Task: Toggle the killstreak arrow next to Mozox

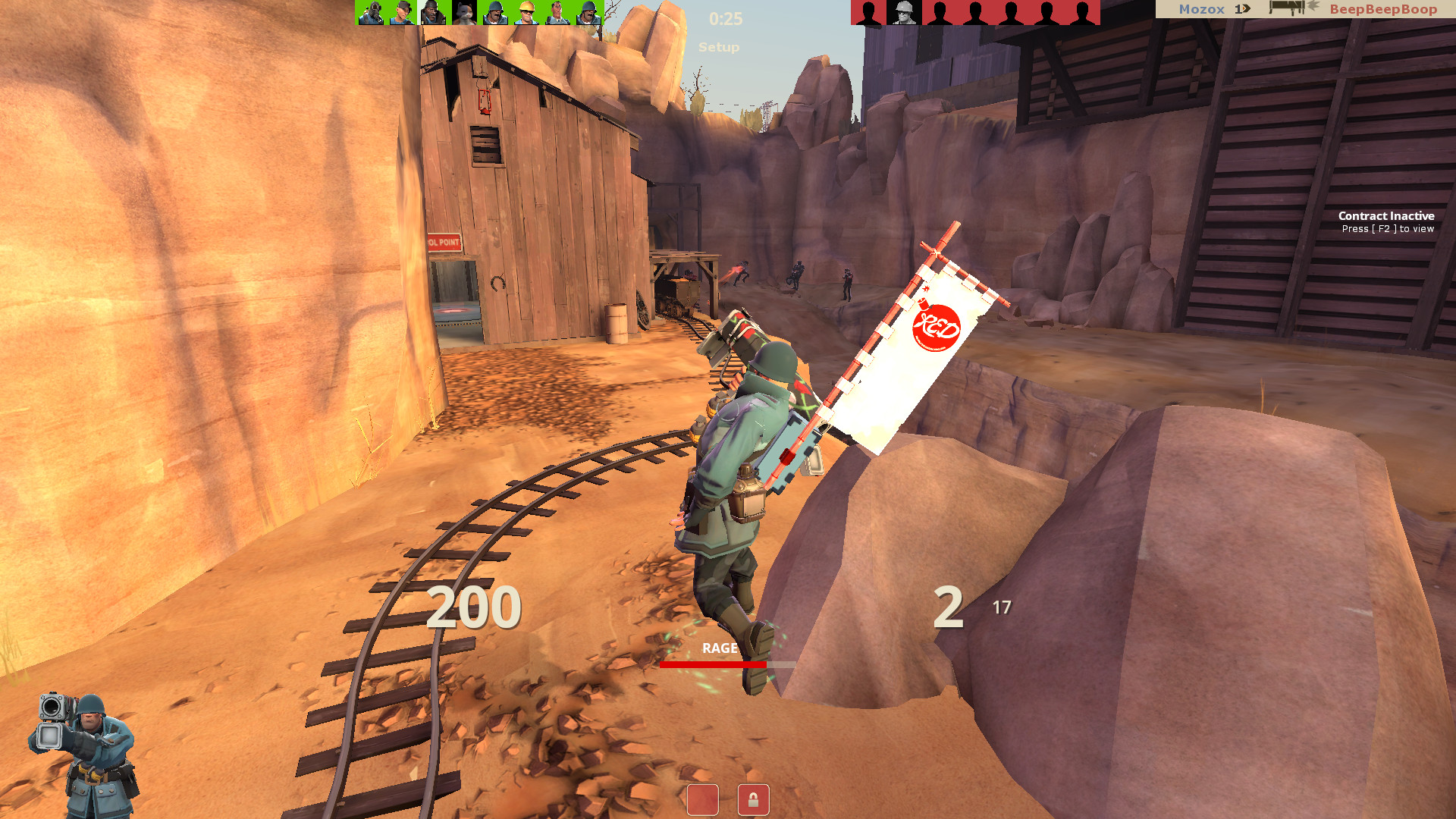Action: [1243, 10]
